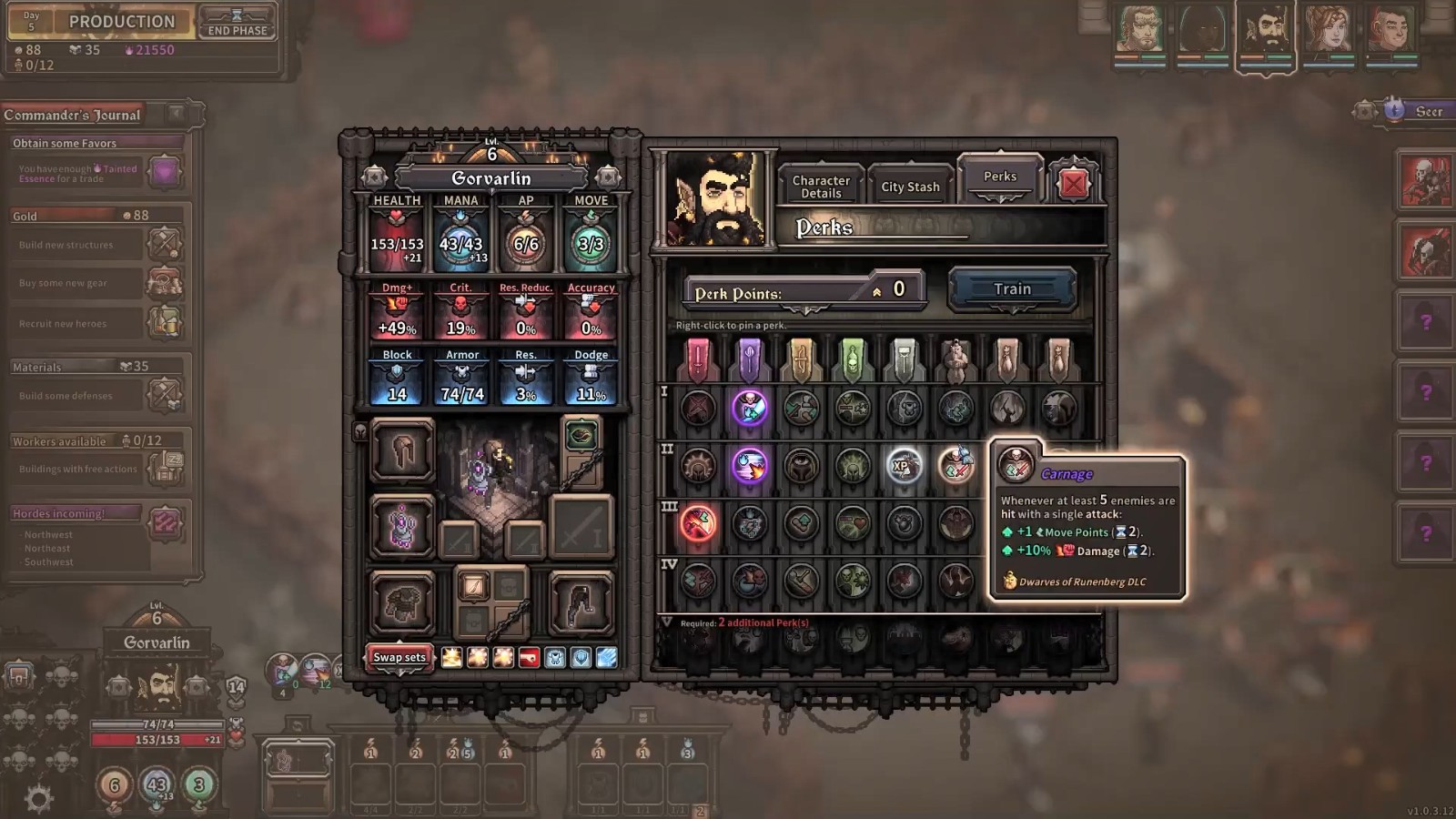Open the helmet equipment slot

[x=402, y=450]
